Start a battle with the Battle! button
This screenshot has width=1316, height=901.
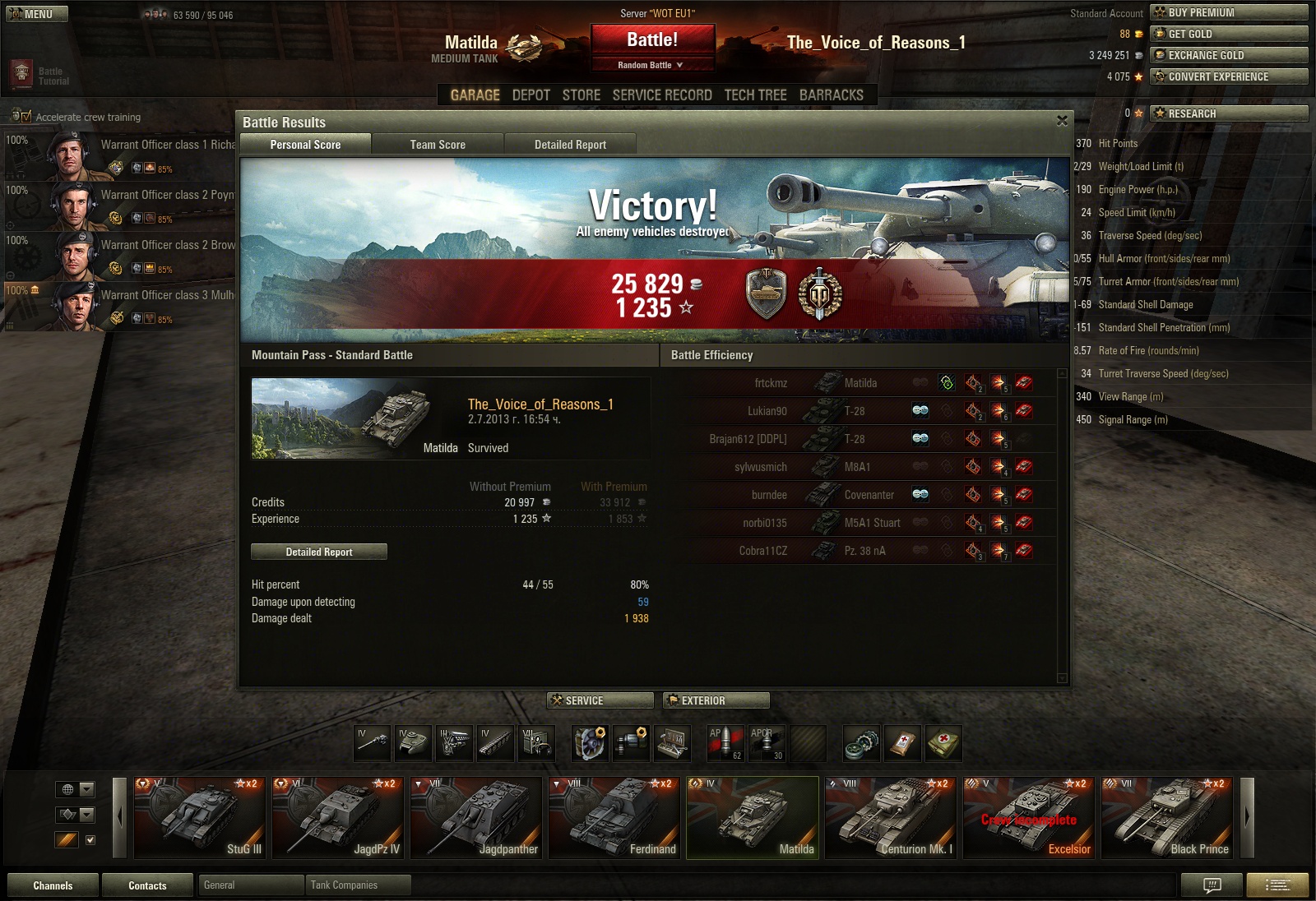point(652,39)
